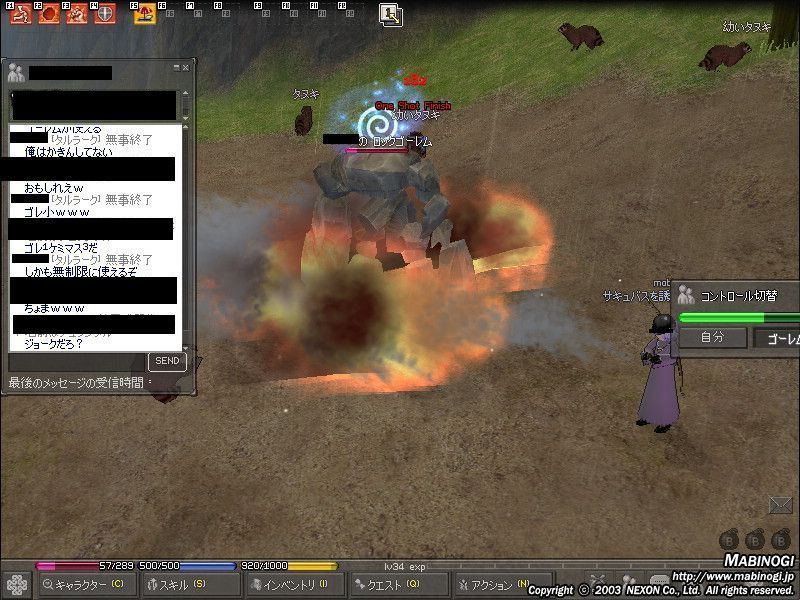Click the hotbar switch icon at top
Screen dimensions: 800x600
[x=390, y=14]
